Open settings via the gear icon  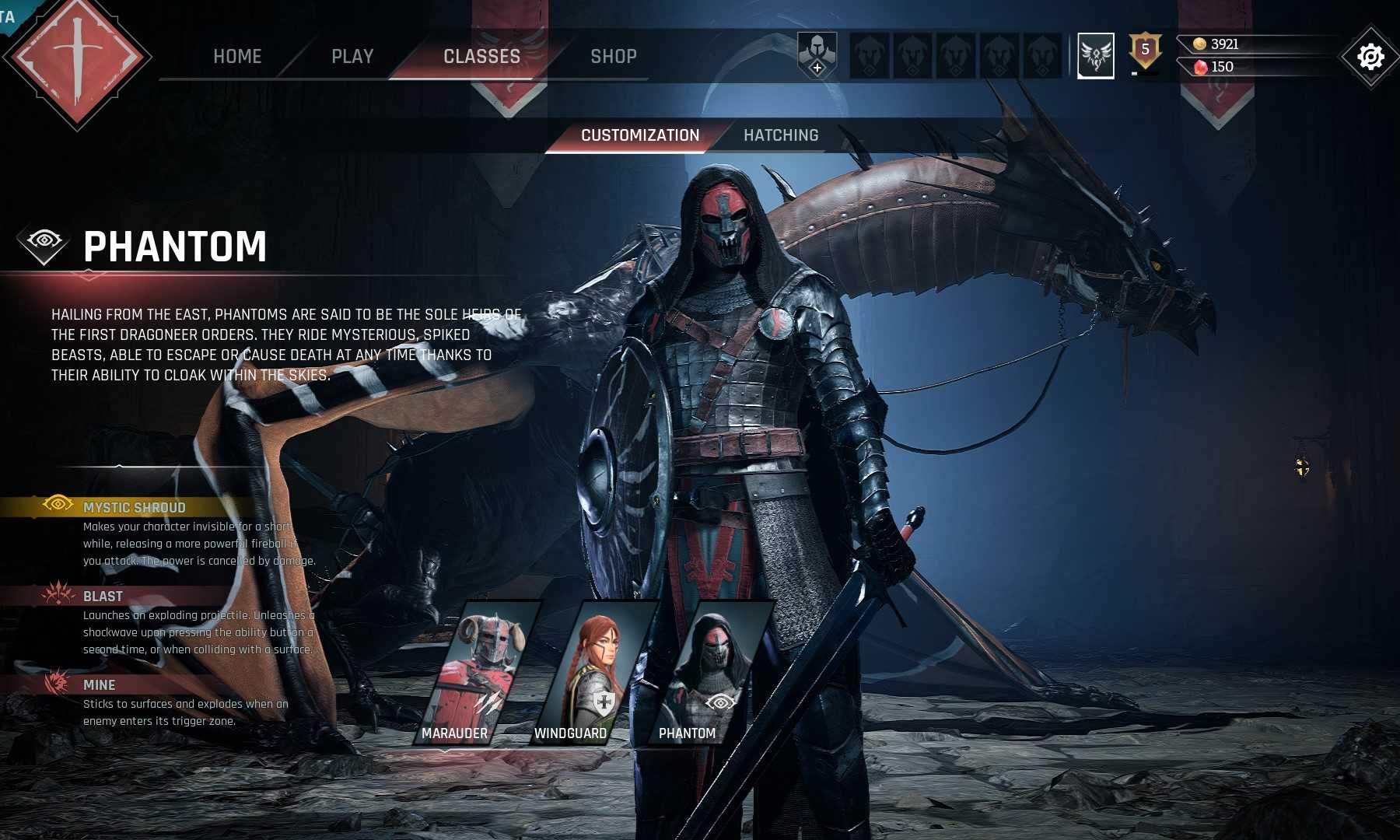(x=1370, y=57)
